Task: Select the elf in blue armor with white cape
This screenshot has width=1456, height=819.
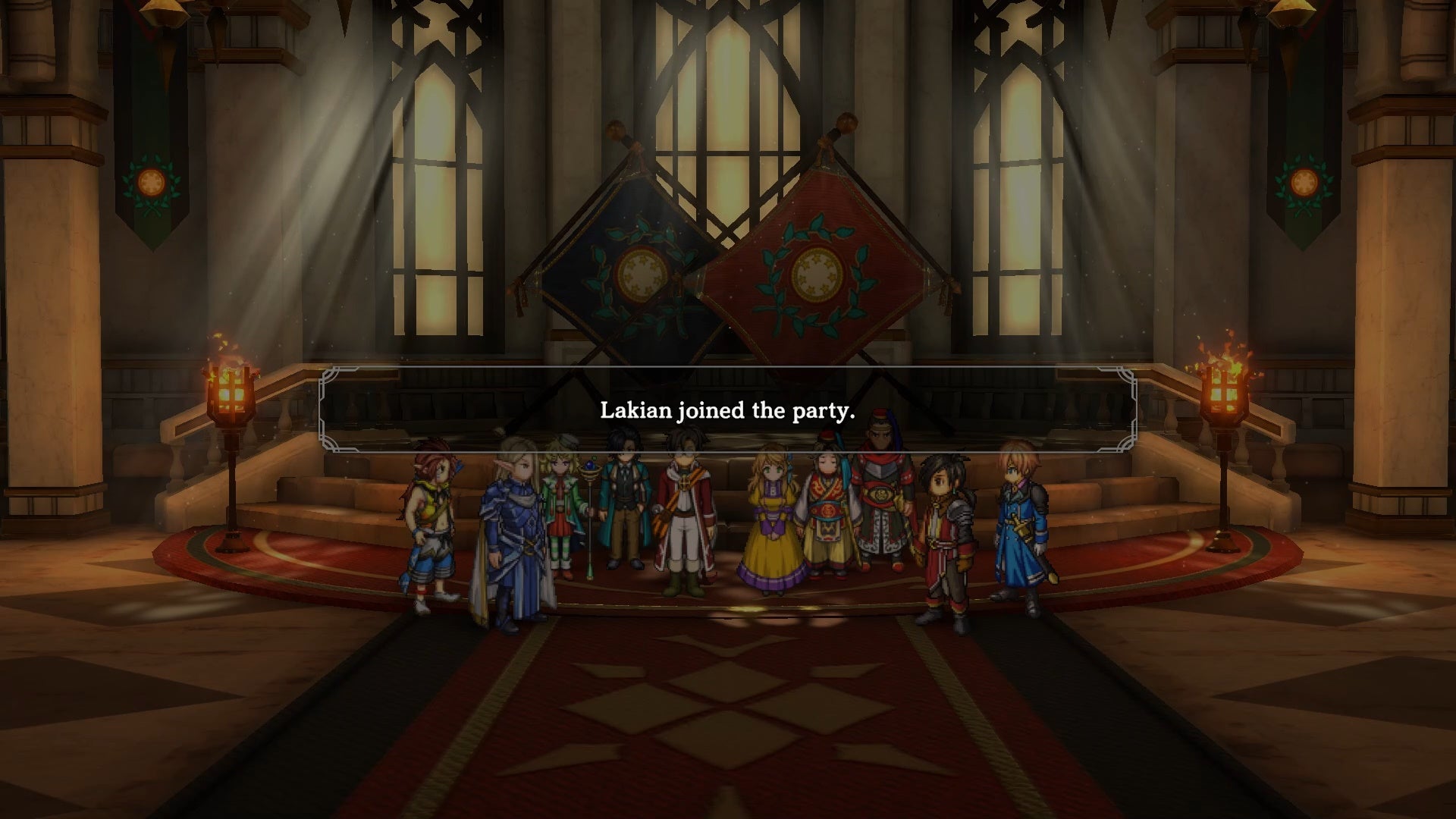Action: 510,531
